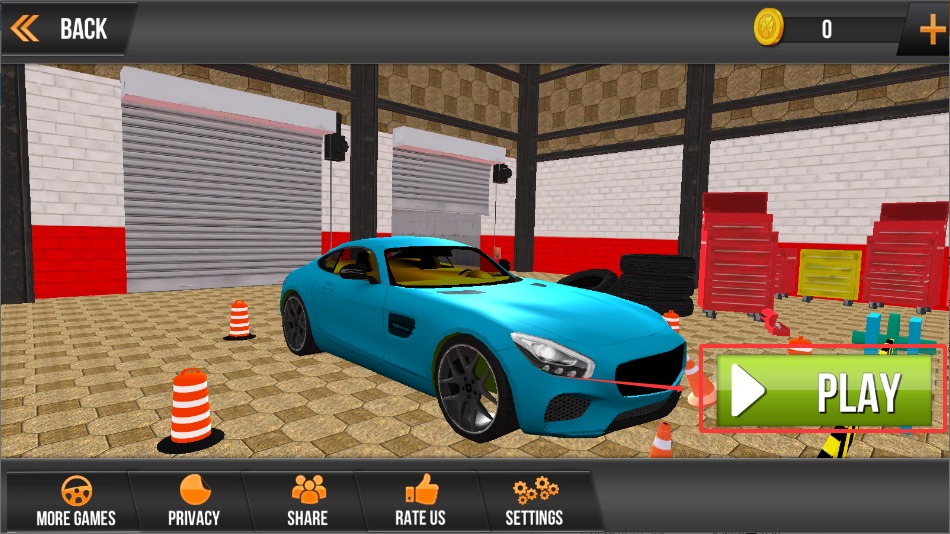Screen dimensions: 950x534
Task: Open the Settings menu
Action: point(534,501)
